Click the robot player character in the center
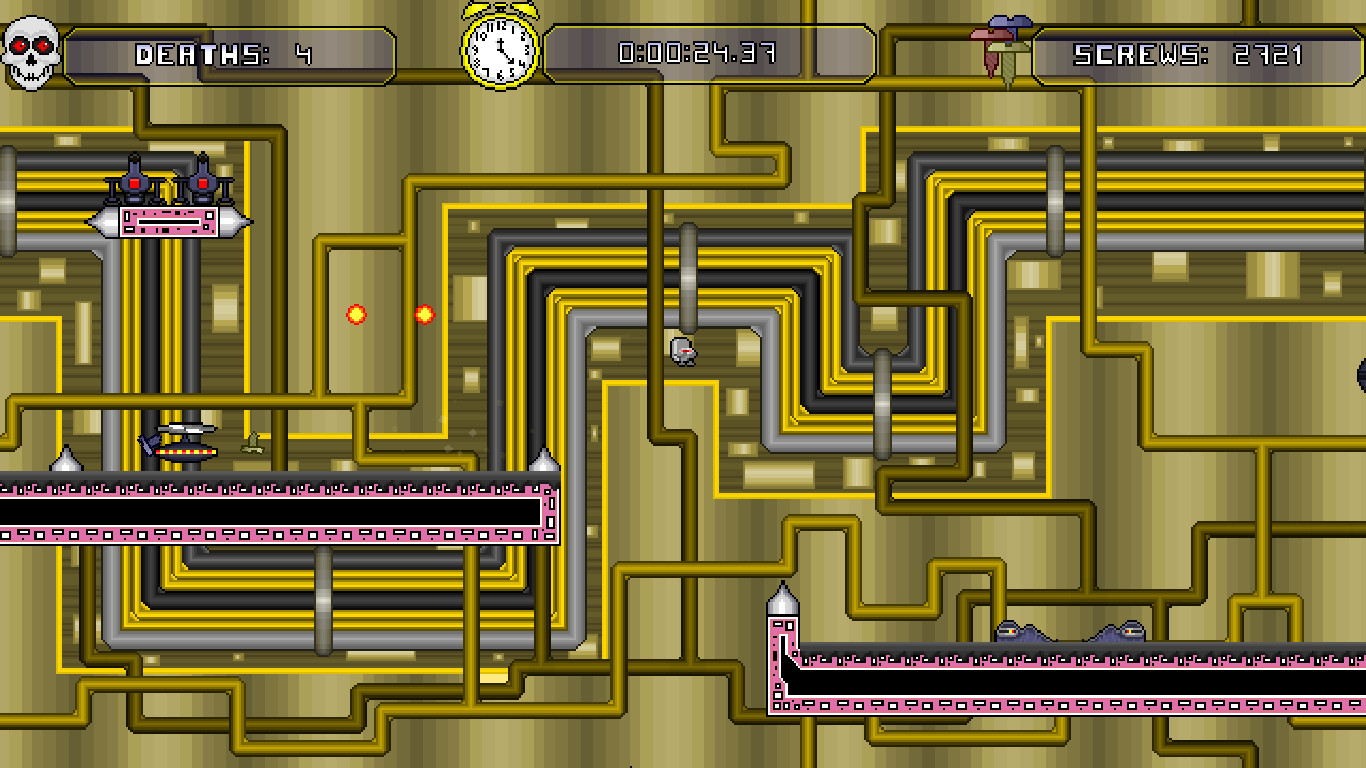This screenshot has height=768, width=1366. pos(683,350)
